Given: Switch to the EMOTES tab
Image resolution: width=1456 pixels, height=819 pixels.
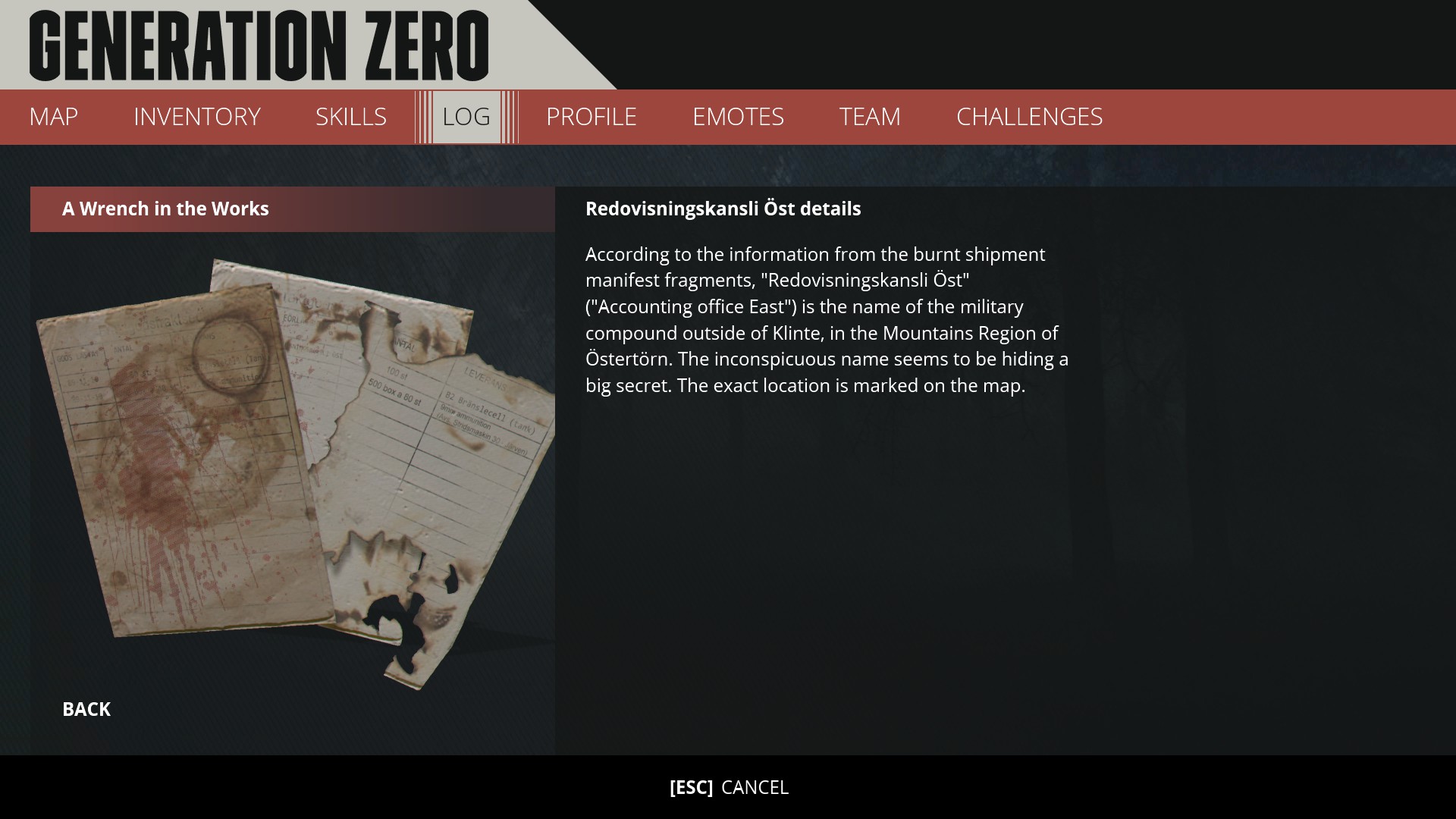Looking at the screenshot, I should tap(738, 117).
